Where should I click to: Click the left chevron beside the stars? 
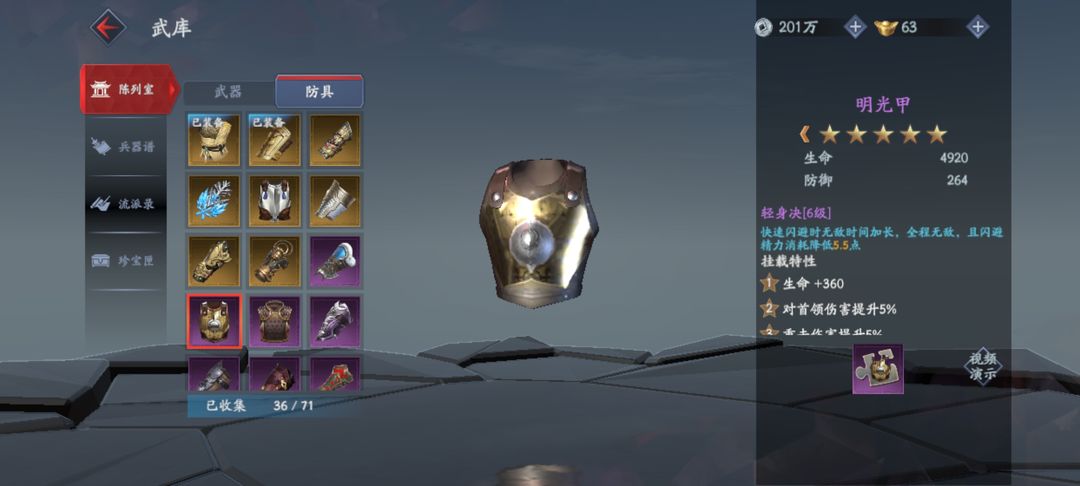[x=804, y=133]
